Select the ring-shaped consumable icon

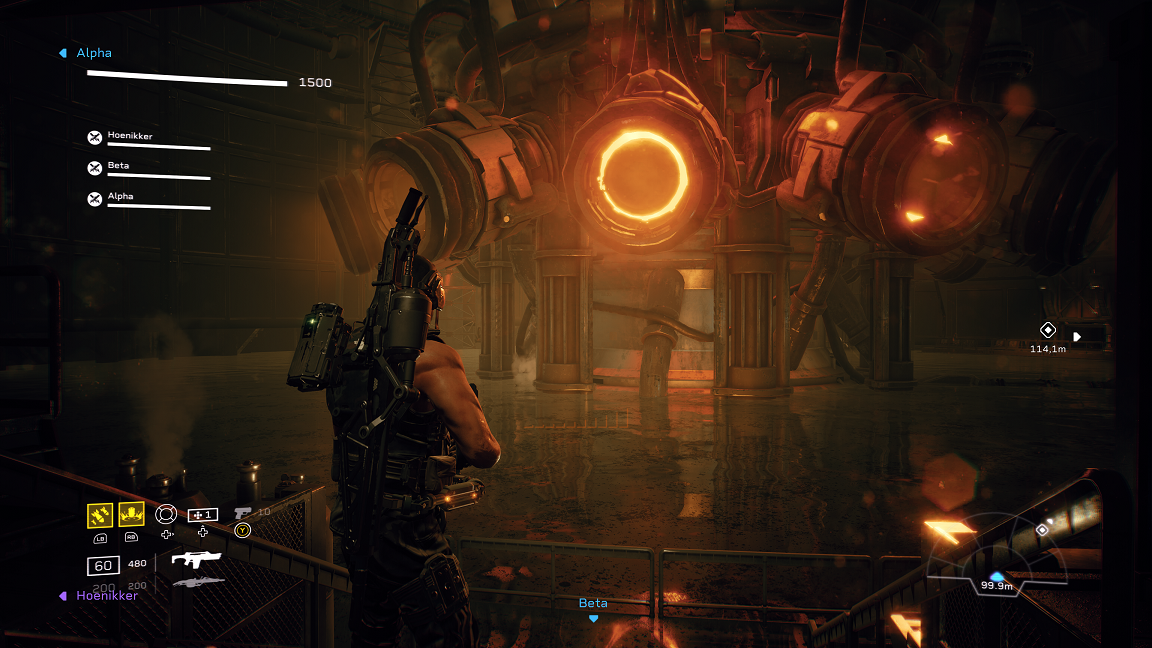pyautogui.click(x=166, y=514)
